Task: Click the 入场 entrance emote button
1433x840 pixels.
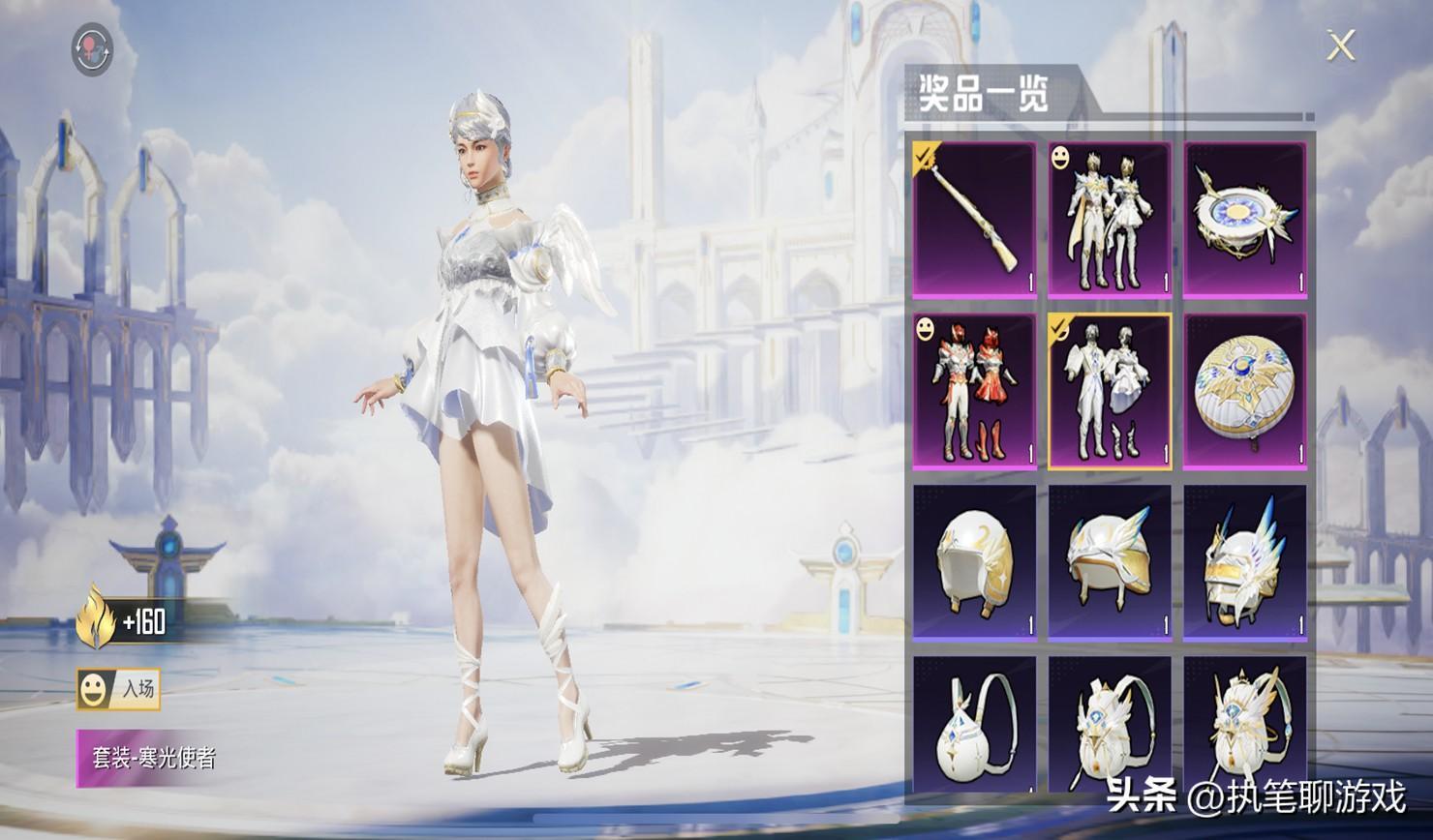Action: [x=119, y=689]
